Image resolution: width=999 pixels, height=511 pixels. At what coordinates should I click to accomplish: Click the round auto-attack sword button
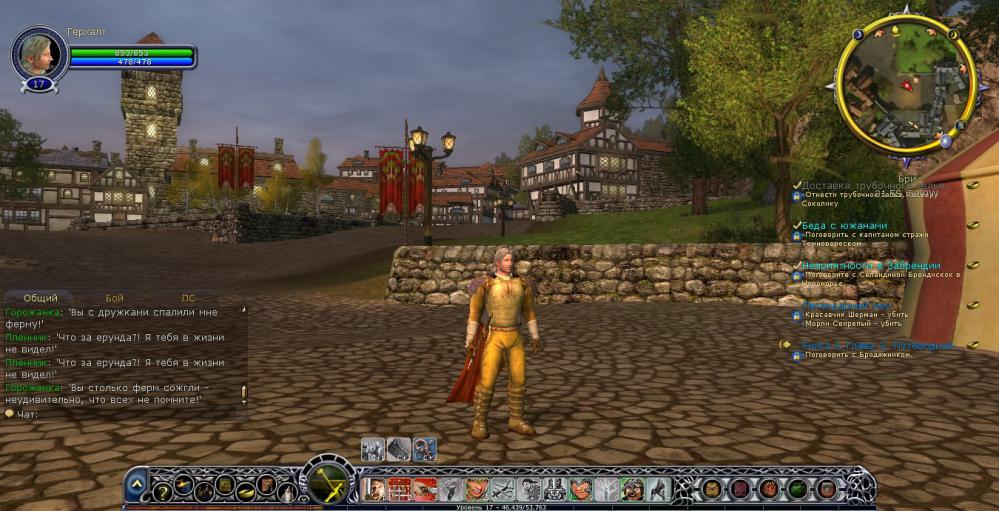pos(328,484)
